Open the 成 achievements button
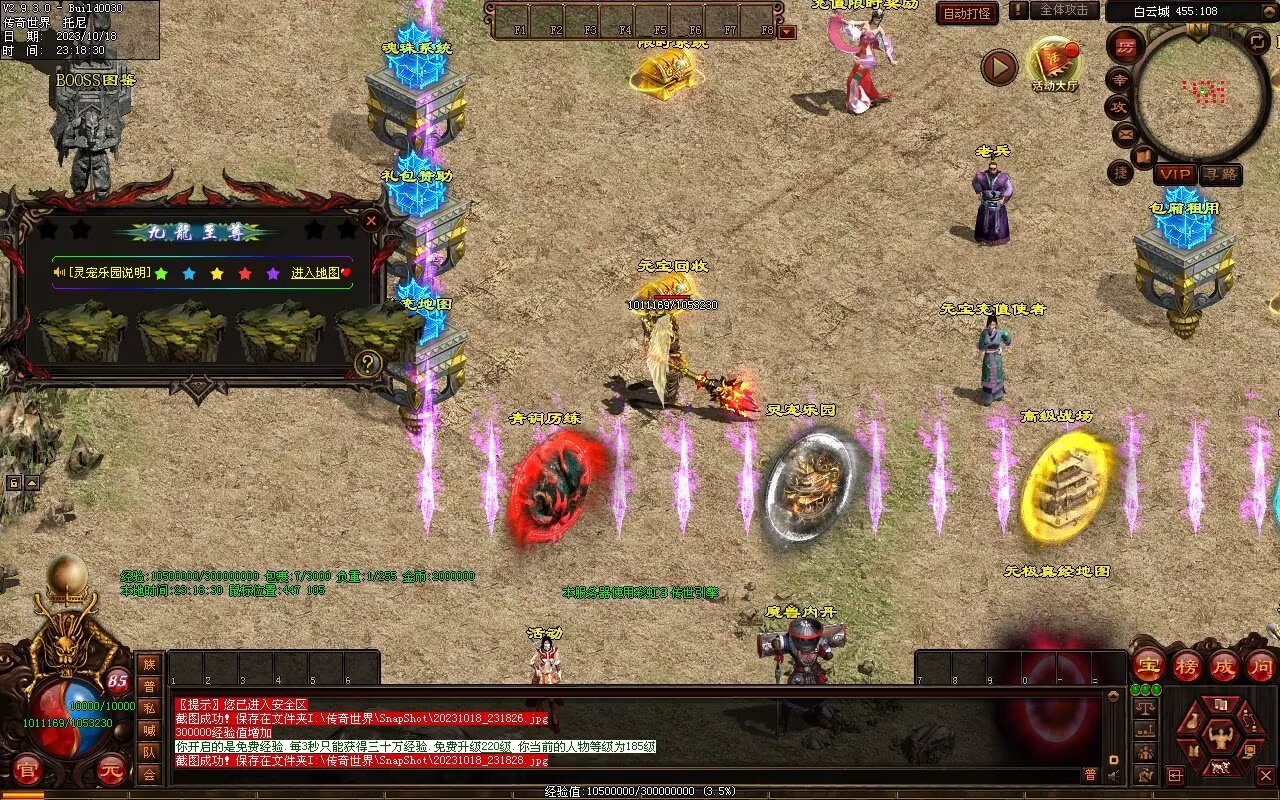Screen dimensions: 1280x800 1224,665
